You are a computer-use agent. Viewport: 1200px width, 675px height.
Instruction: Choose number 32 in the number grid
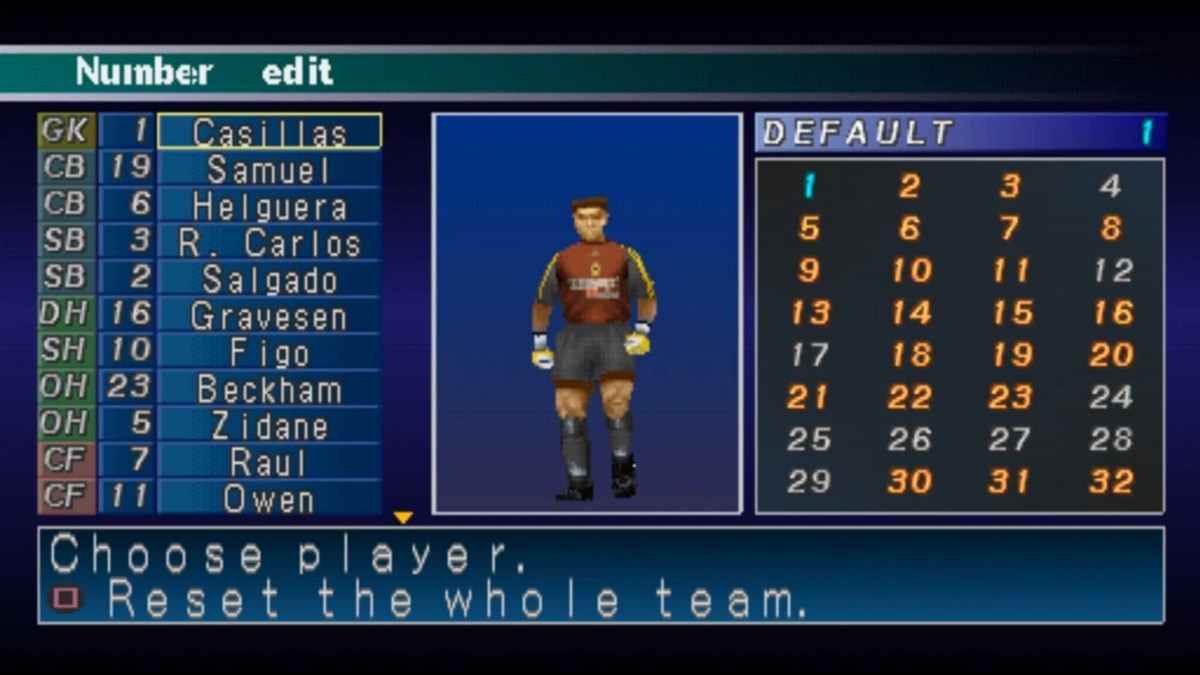pyautogui.click(x=1112, y=481)
